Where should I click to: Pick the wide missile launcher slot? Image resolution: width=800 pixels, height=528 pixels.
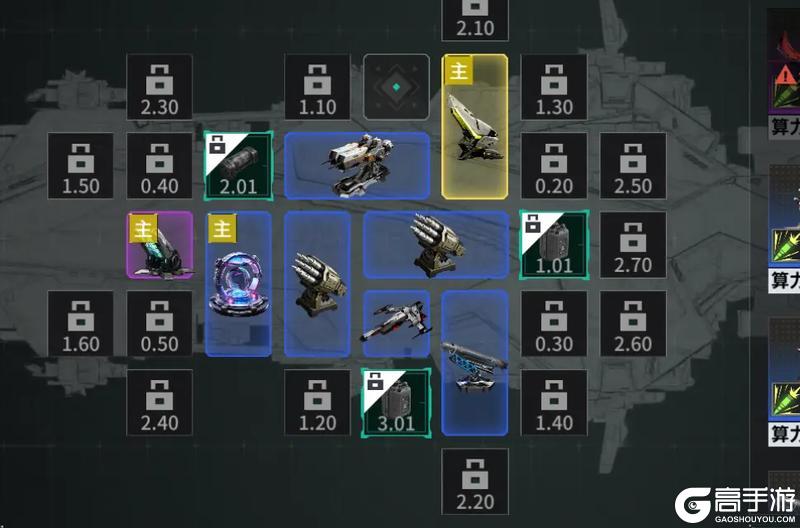(436, 245)
